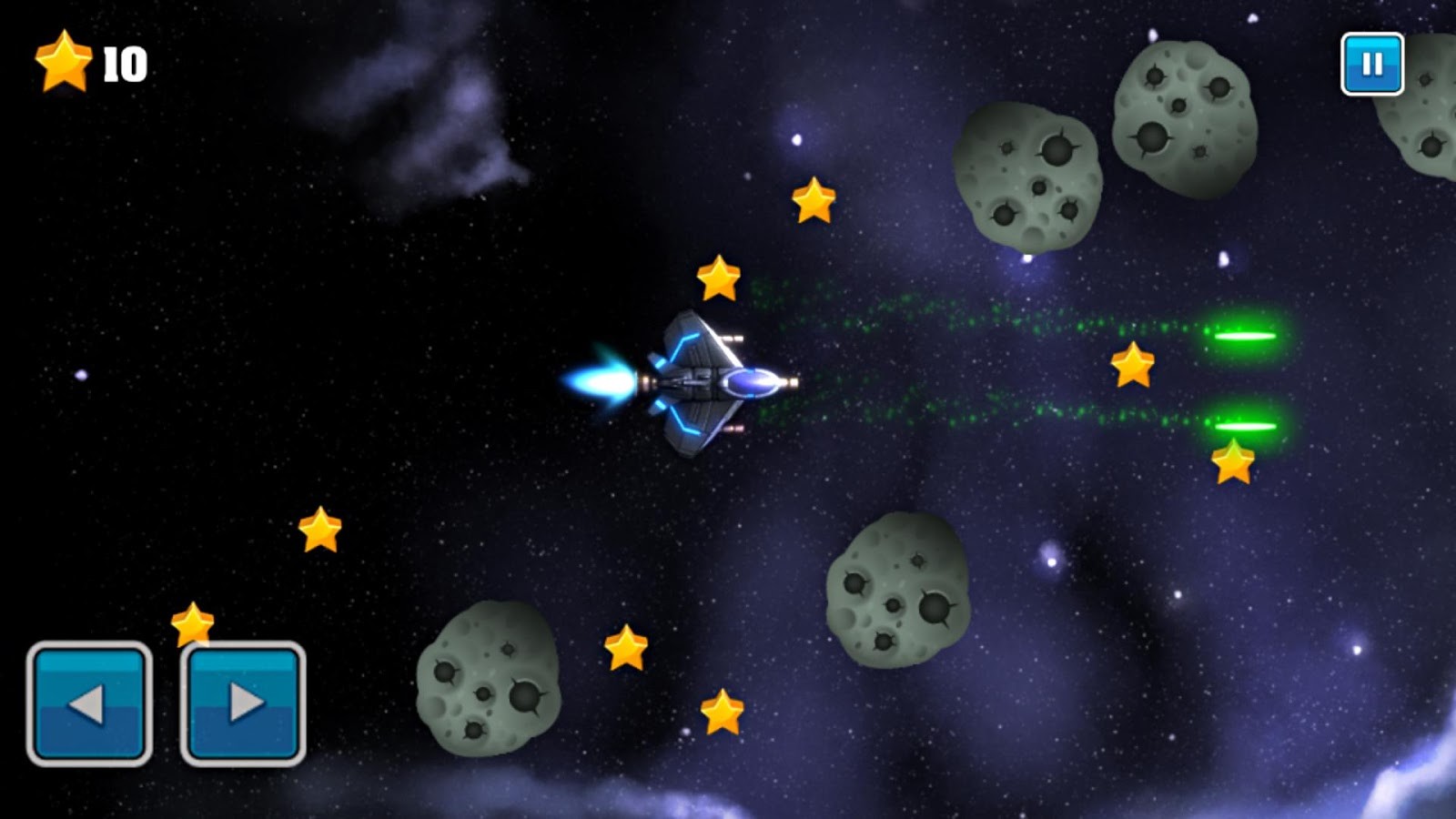Tap the left arrow control button
The height and width of the screenshot is (819, 1456).
(x=89, y=703)
